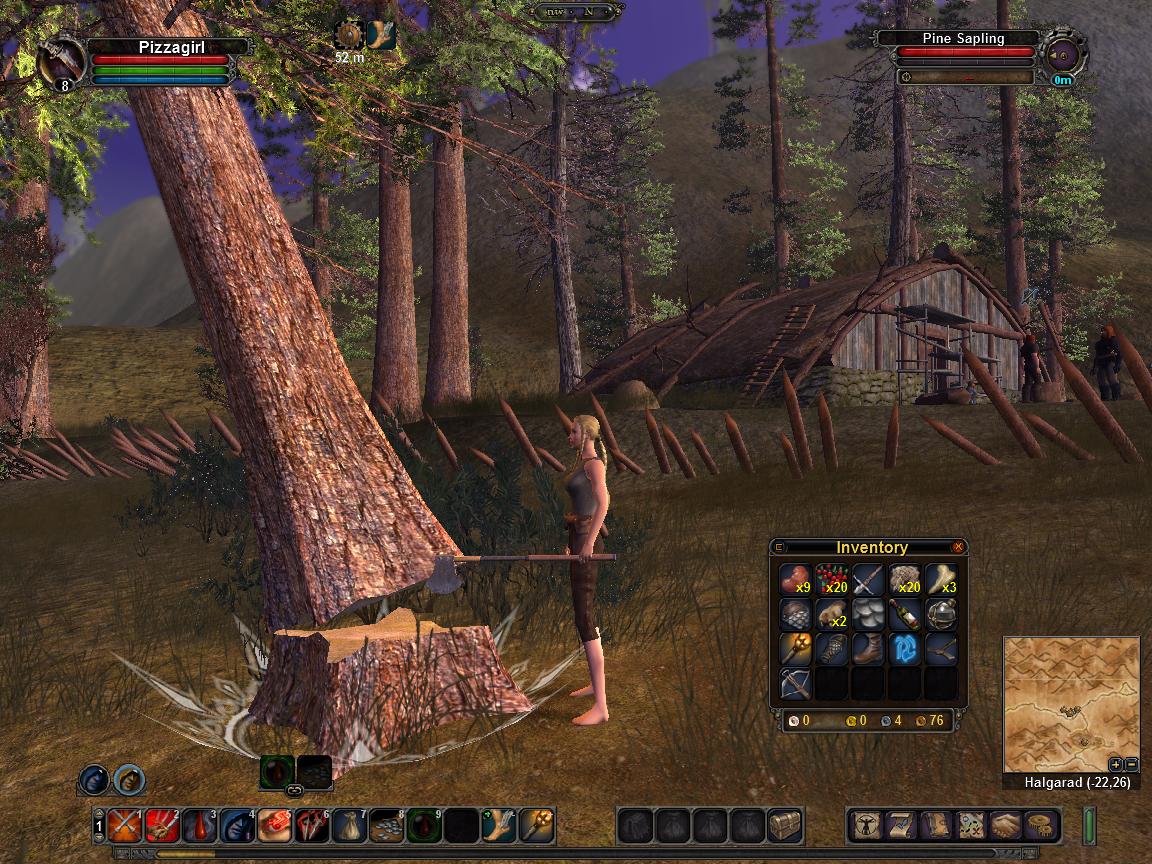Activate the crossed swords attack in slot 1
This screenshot has width=1152, height=864.
pyautogui.click(x=125, y=825)
